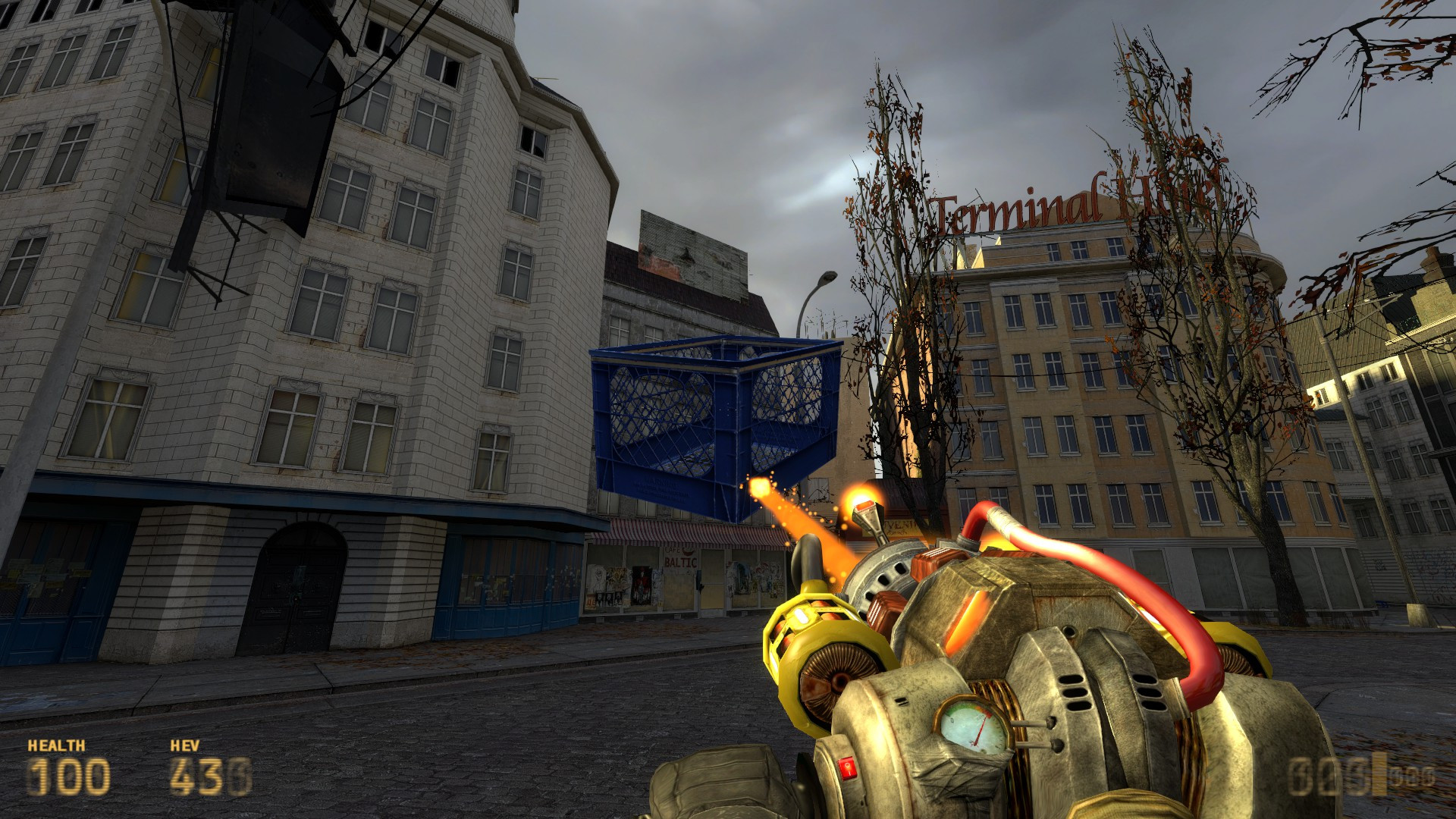Viewport: 1456px width, 819px height.
Task: Click the red-robed figure poster on the storefront
Action: pyautogui.click(x=641, y=584)
